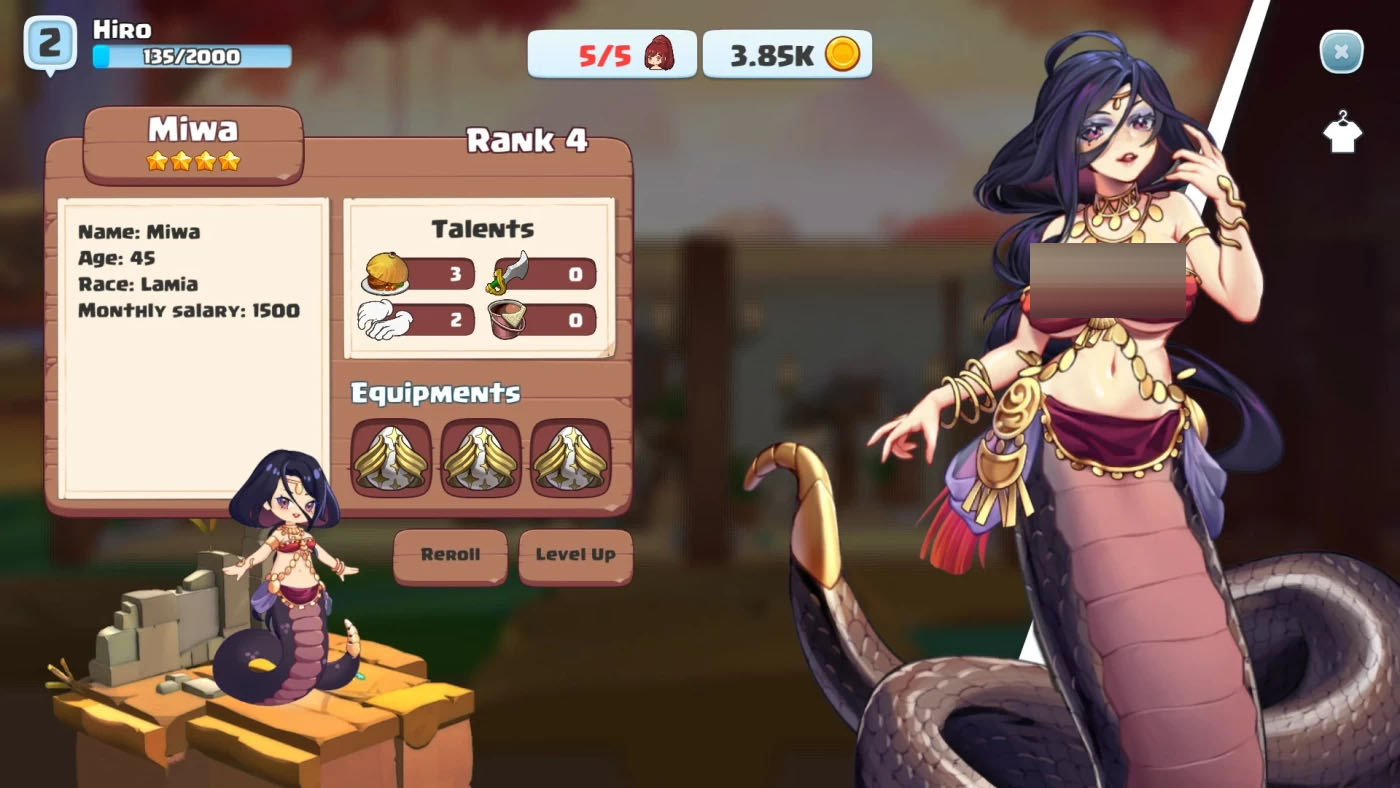1400x788 pixels.
Task: Open the outfit wardrobe hanger icon
Action: [1341, 132]
